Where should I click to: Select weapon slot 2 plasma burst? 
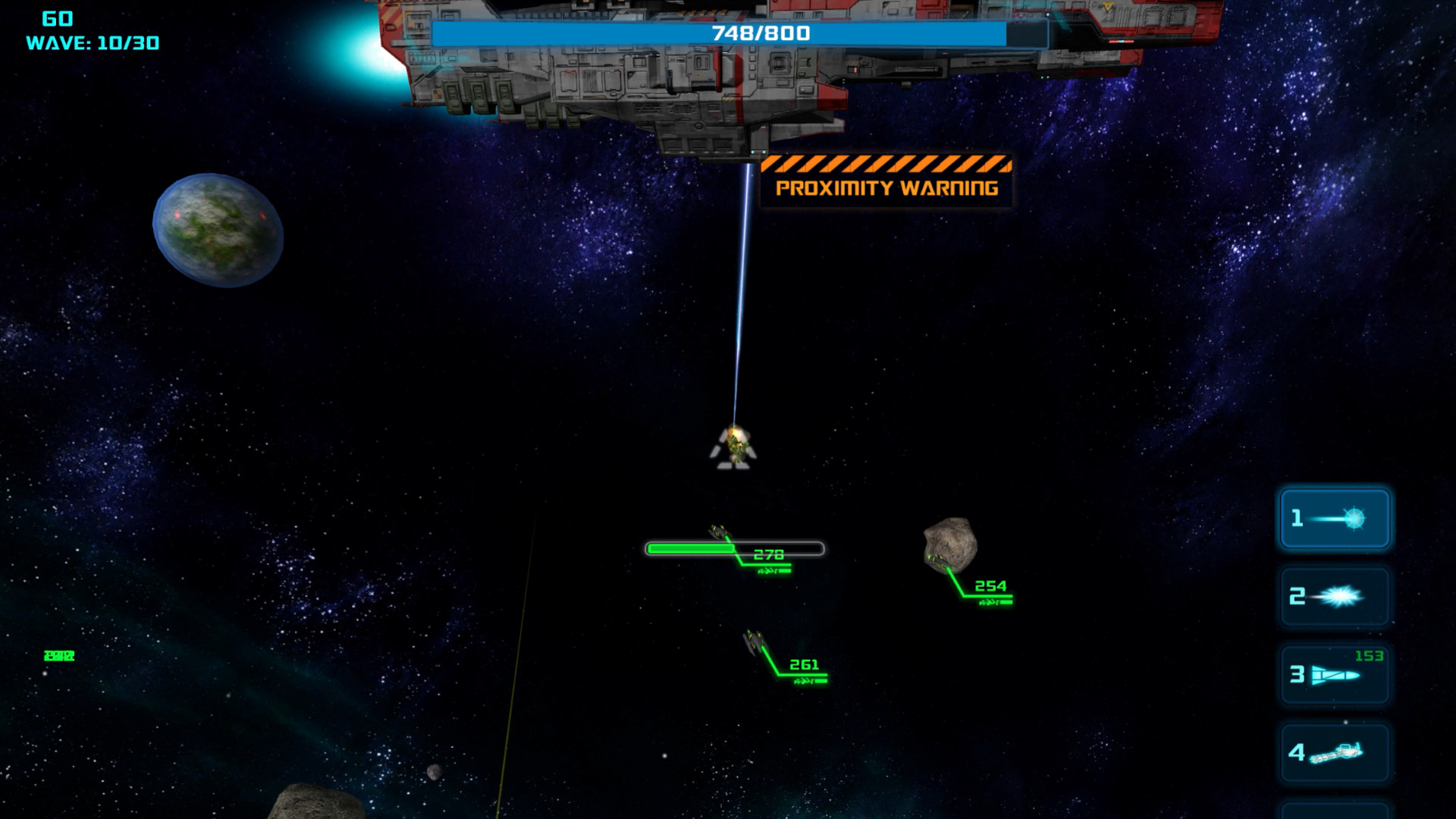pos(1334,597)
